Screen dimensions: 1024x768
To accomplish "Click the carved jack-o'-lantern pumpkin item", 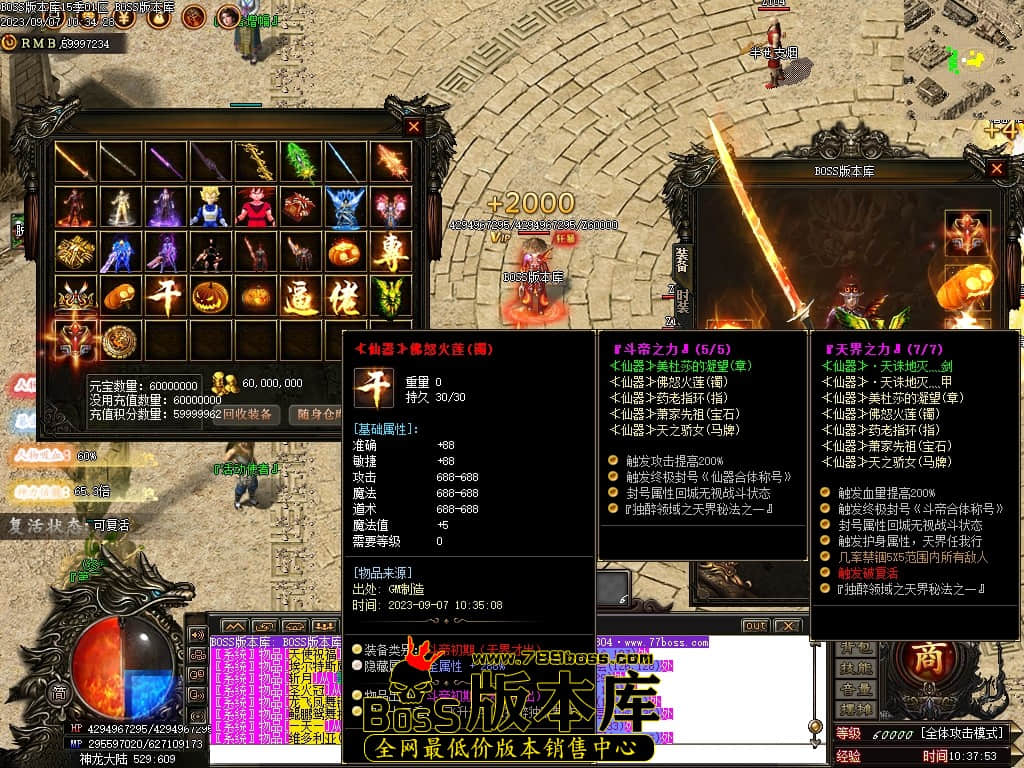I will click(x=210, y=297).
